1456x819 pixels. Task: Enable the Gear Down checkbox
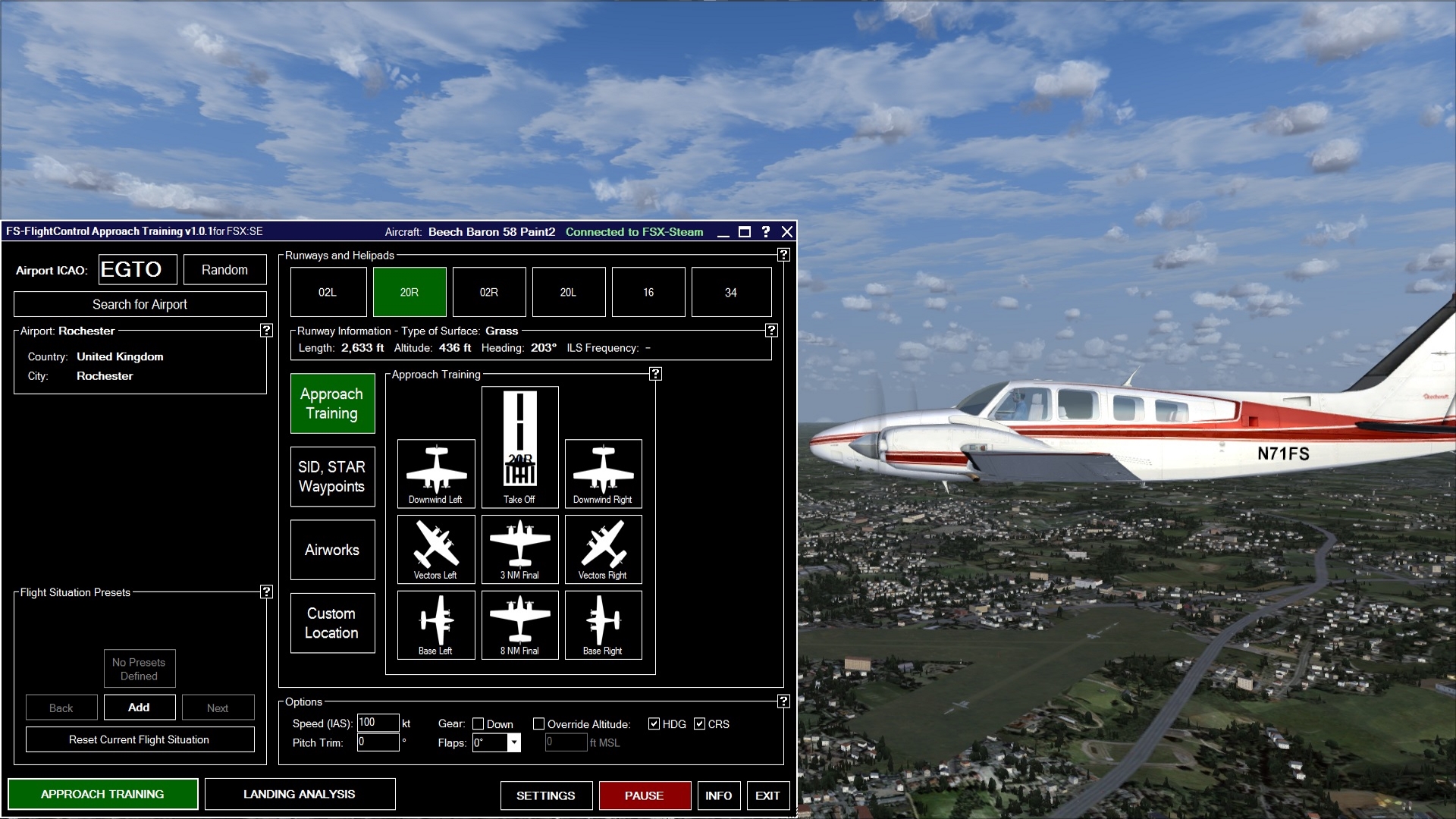tap(479, 724)
